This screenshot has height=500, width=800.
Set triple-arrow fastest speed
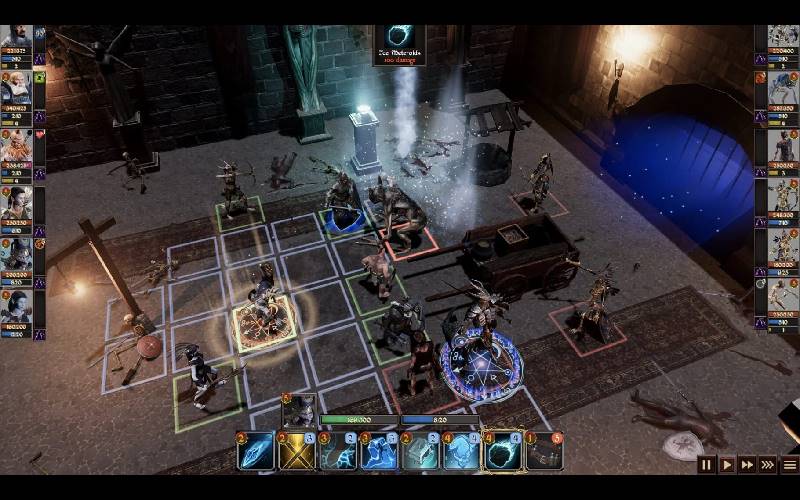pyautogui.click(x=768, y=464)
